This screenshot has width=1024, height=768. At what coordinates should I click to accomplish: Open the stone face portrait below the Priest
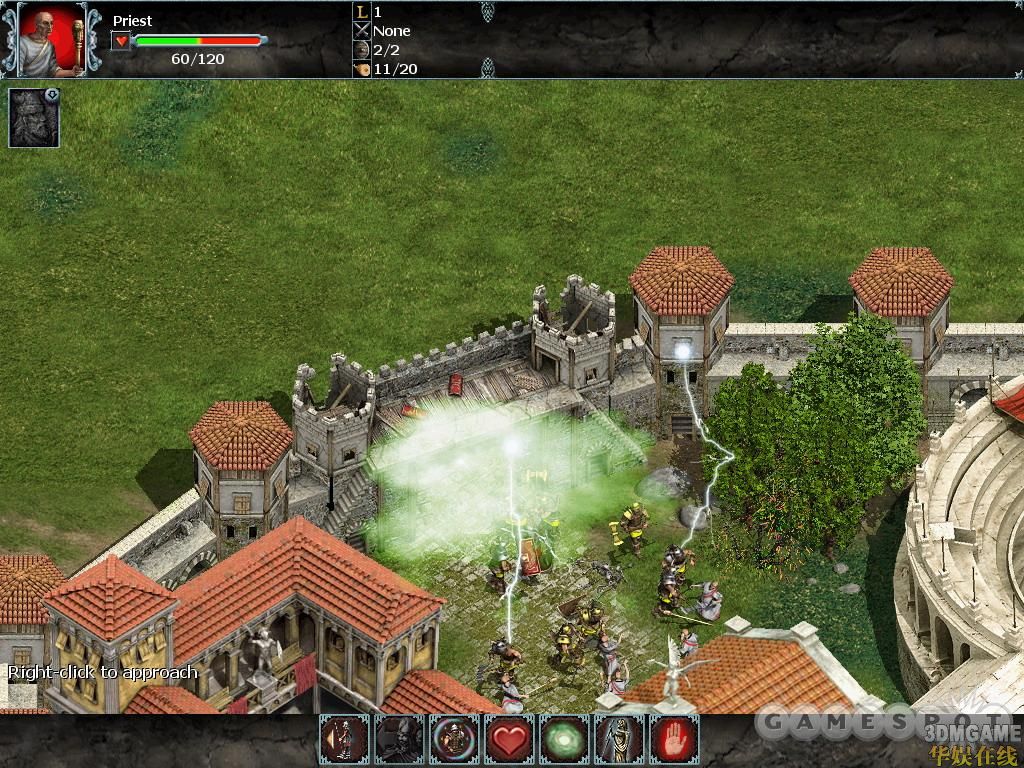click(x=34, y=118)
